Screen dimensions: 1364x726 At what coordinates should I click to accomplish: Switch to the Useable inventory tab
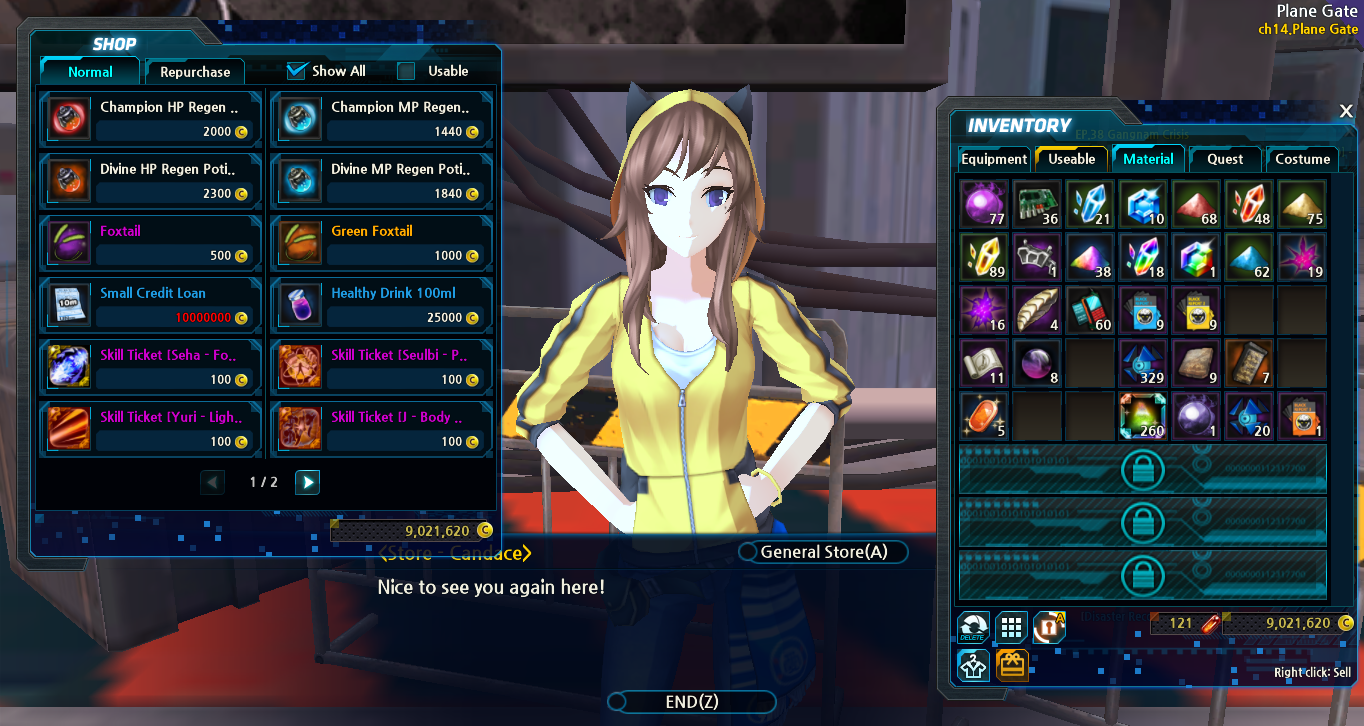pyautogui.click(x=1071, y=159)
